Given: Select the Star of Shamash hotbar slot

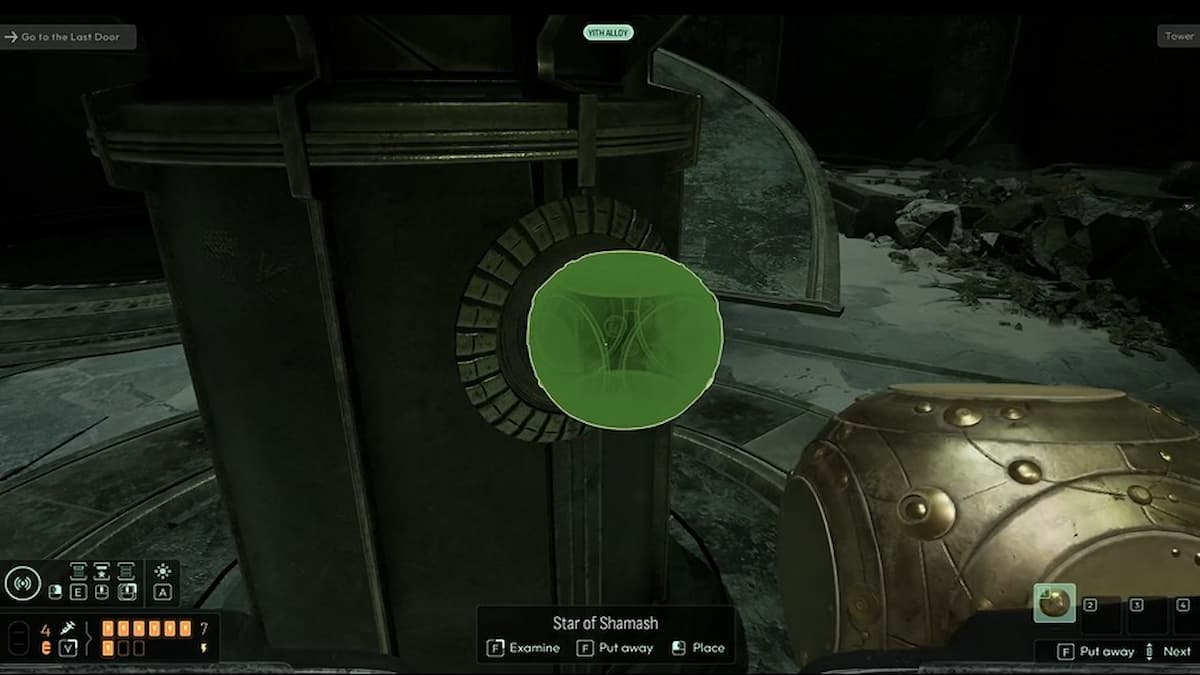Looking at the screenshot, I should 1054,603.
